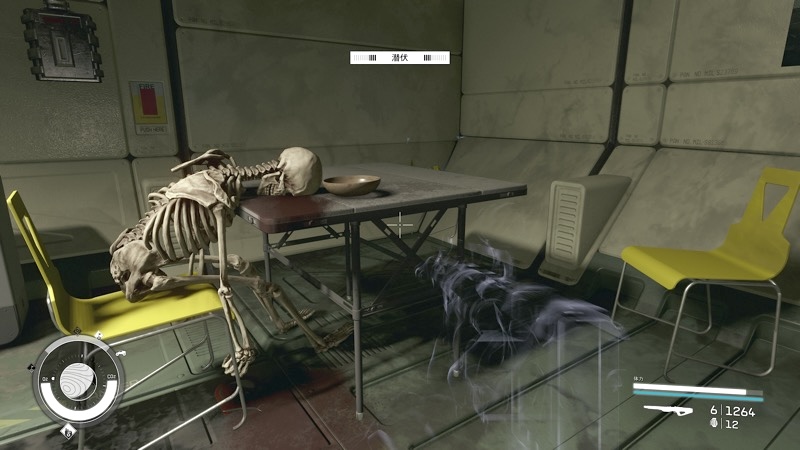The image size is (800, 450).
Task: Click the 潜伏 stealth indicator bar
Action: pos(399,58)
